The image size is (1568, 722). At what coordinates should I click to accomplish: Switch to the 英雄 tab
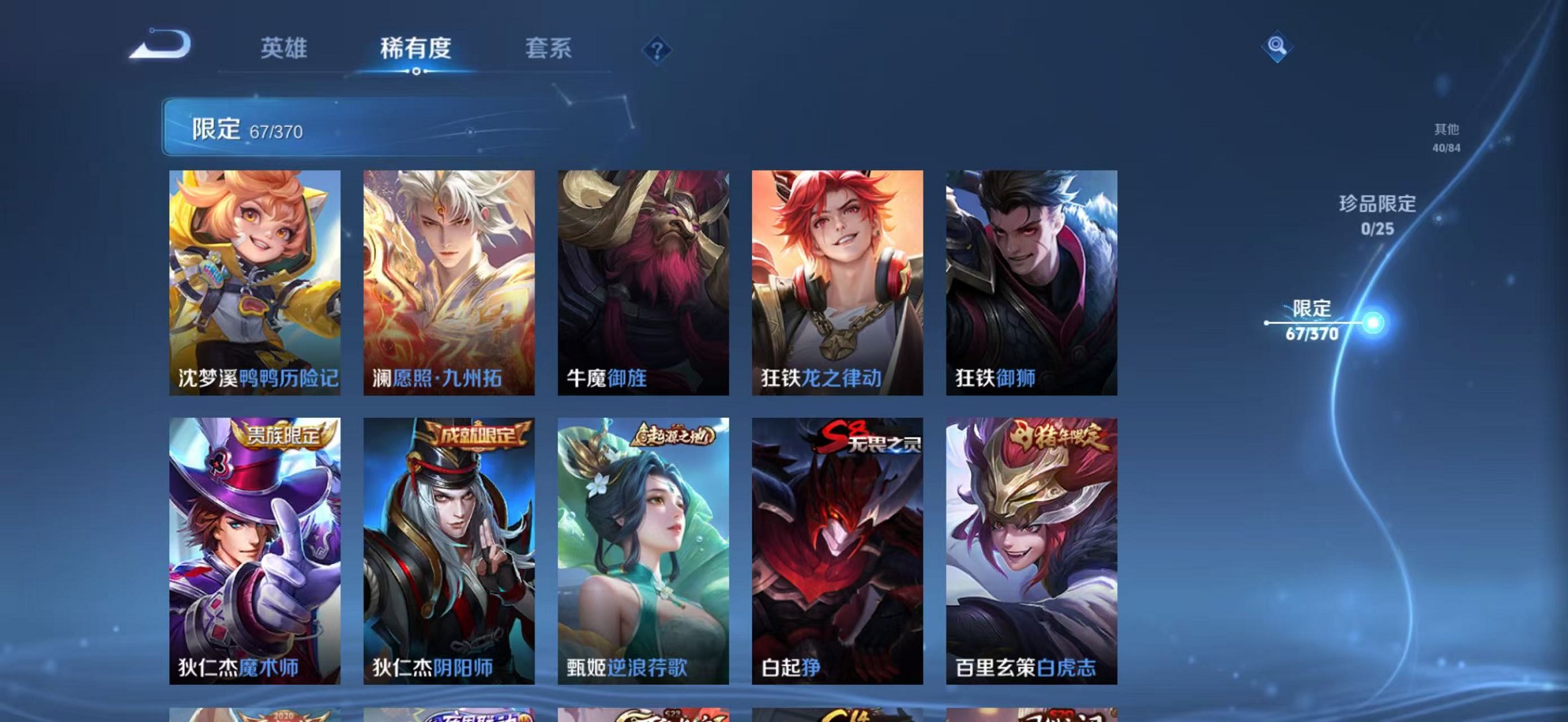tap(285, 48)
